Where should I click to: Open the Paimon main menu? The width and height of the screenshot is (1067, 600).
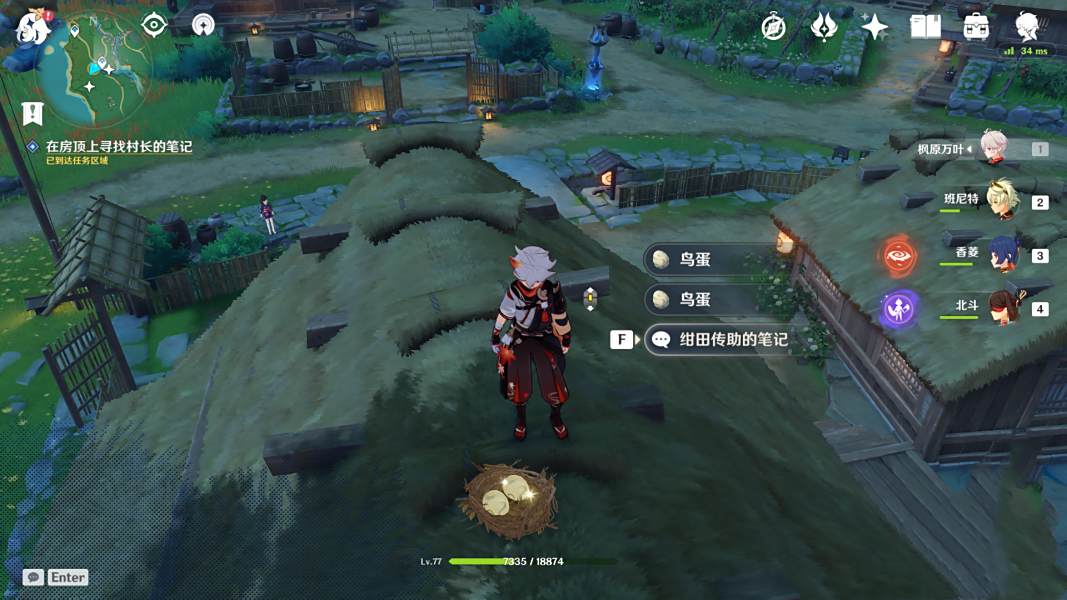(33, 28)
